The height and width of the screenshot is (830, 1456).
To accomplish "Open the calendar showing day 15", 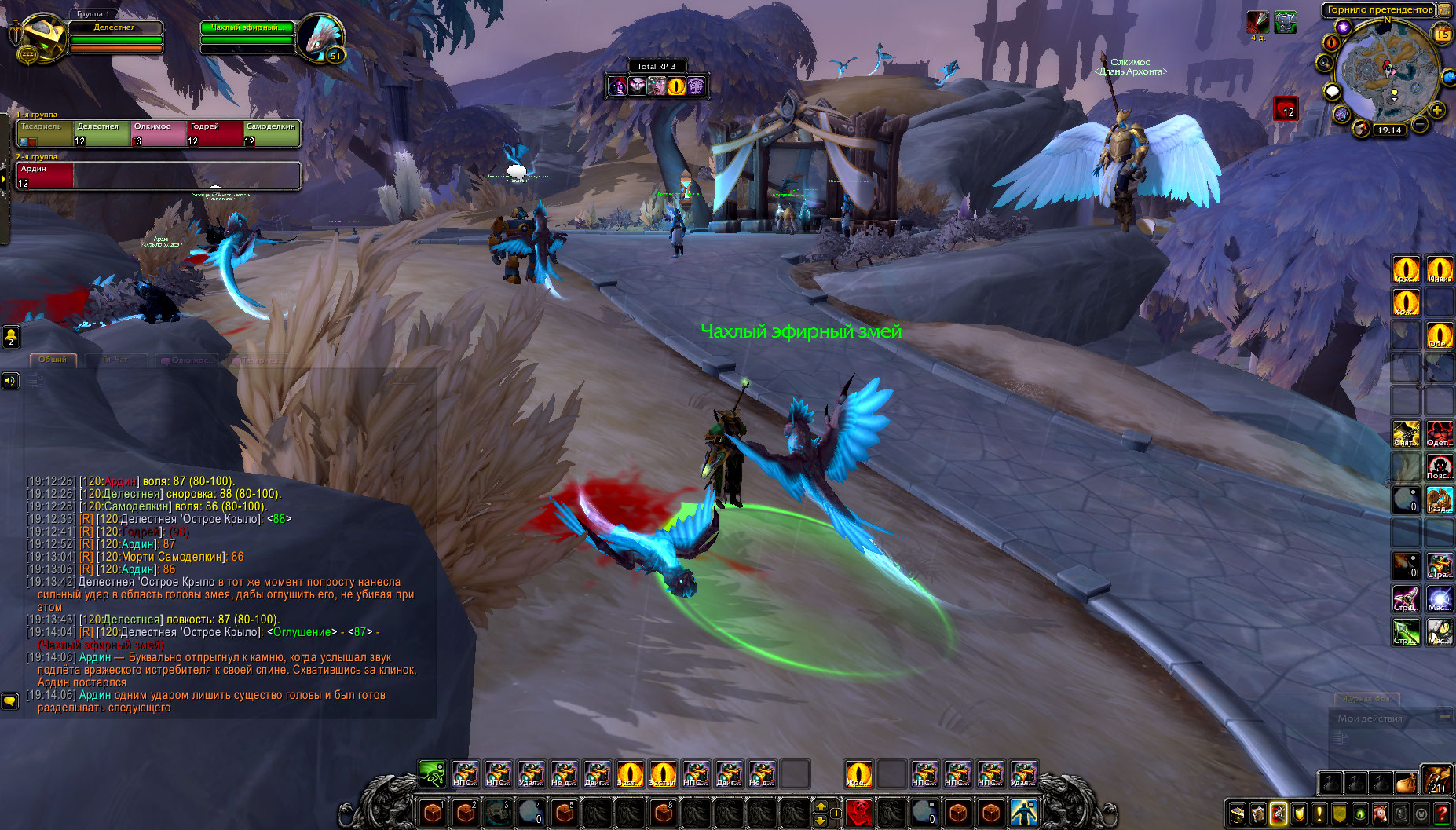I will click(1443, 34).
